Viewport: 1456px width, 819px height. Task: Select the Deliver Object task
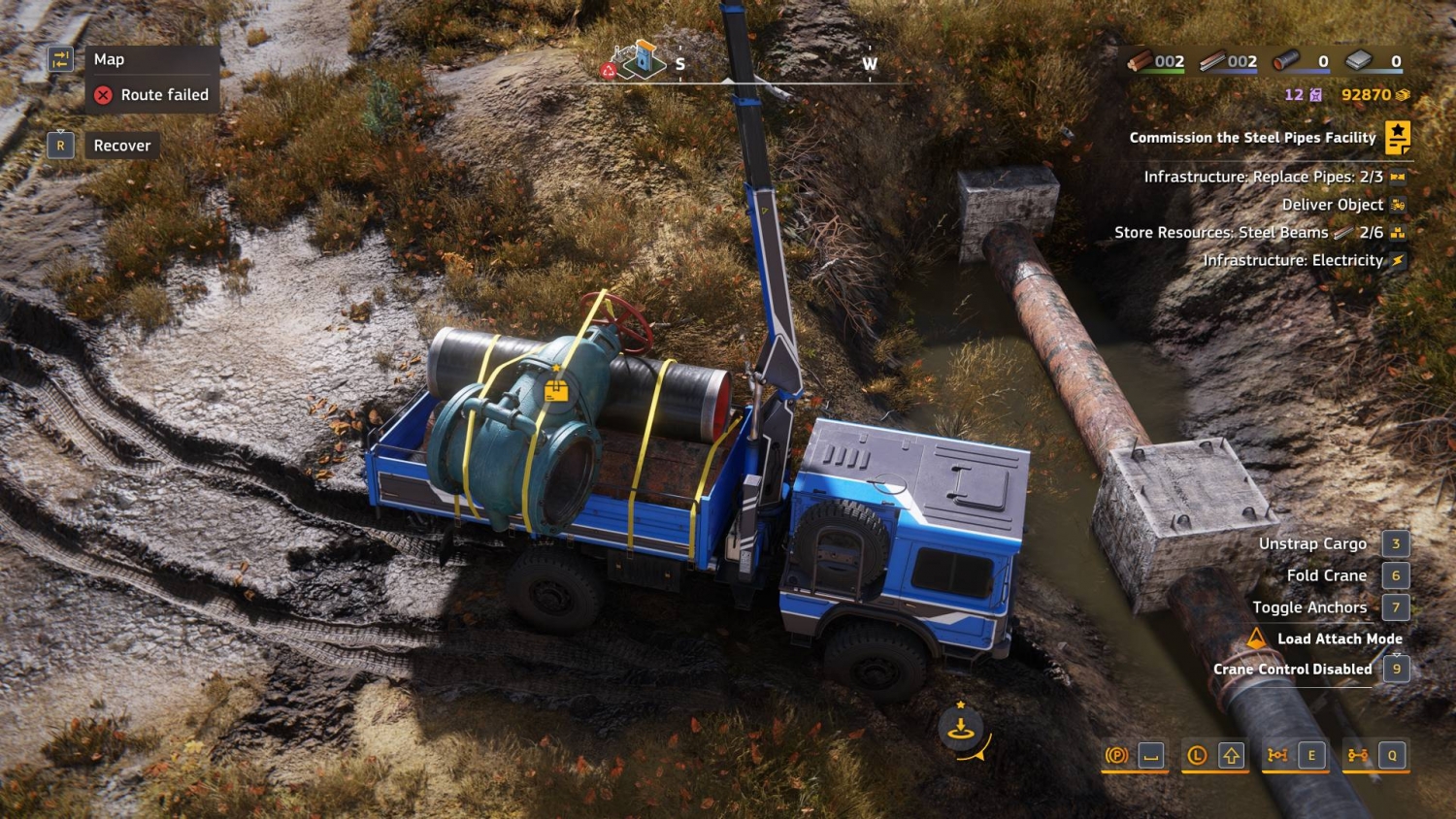click(1332, 205)
